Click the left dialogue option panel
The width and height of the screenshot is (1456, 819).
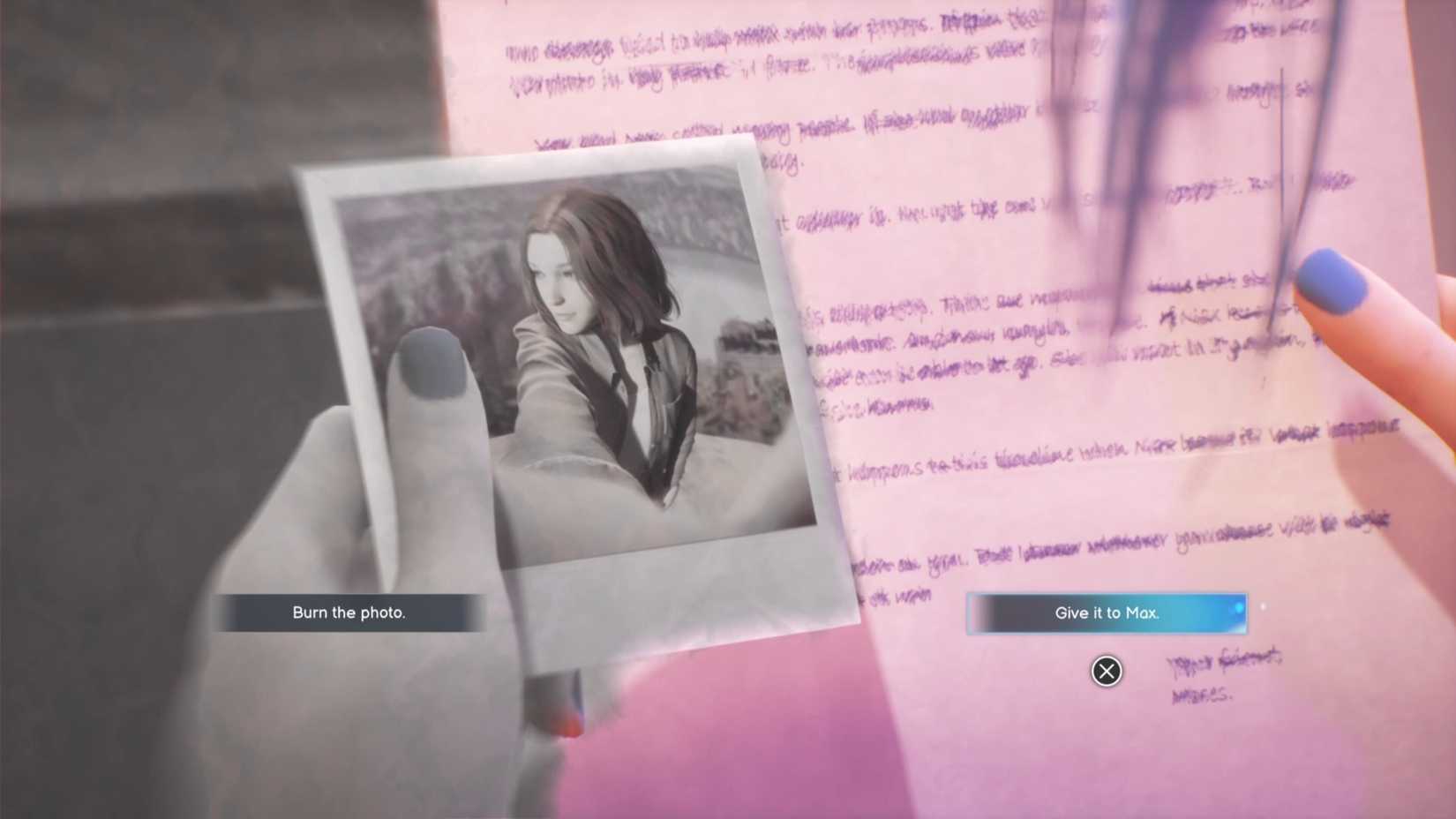tap(349, 612)
